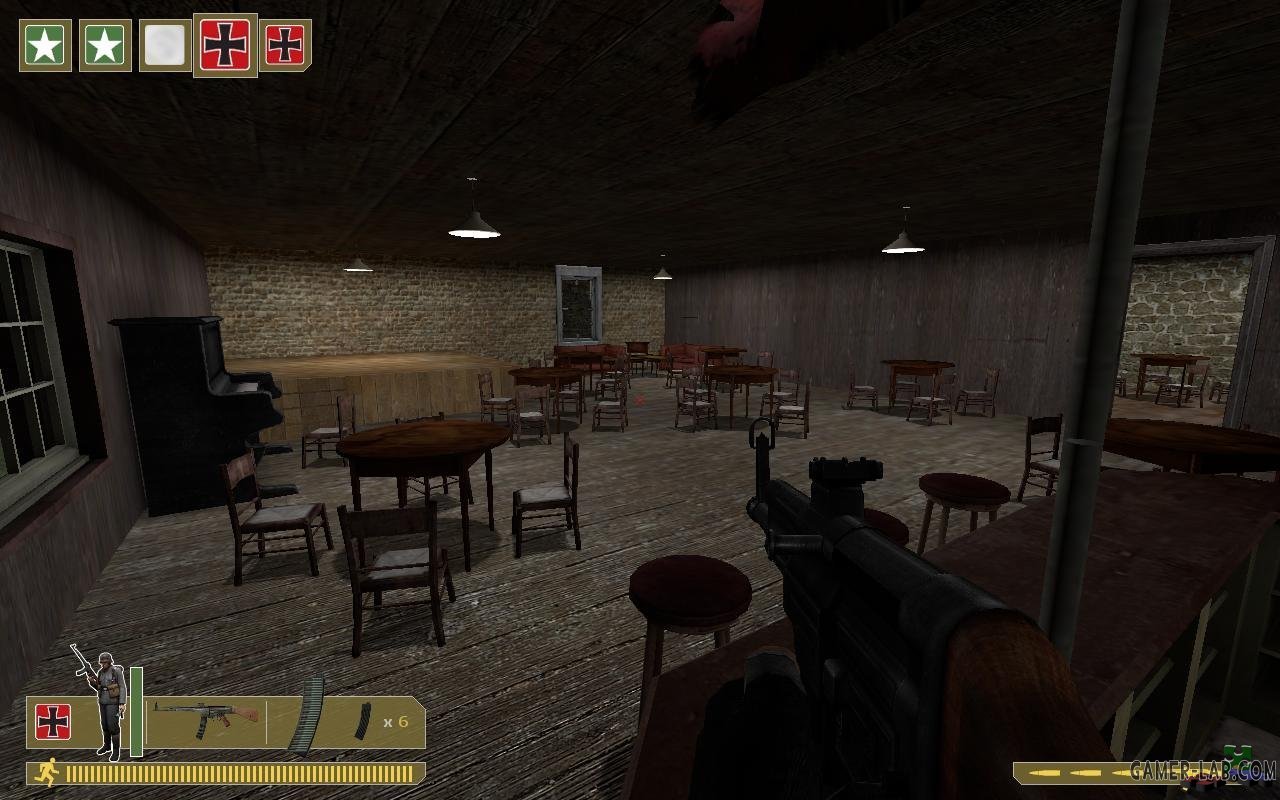This screenshot has width=1280, height=800.
Task: Select the German soldier class figure
Action: pyautogui.click(x=105, y=700)
